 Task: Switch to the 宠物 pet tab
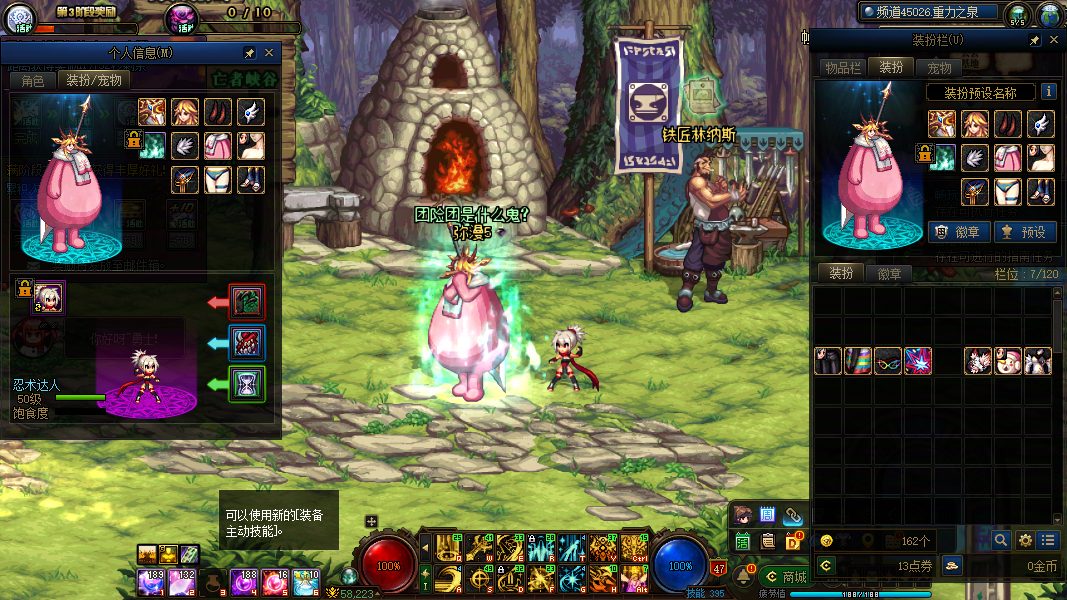pyautogui.click(x=939, y=68)
